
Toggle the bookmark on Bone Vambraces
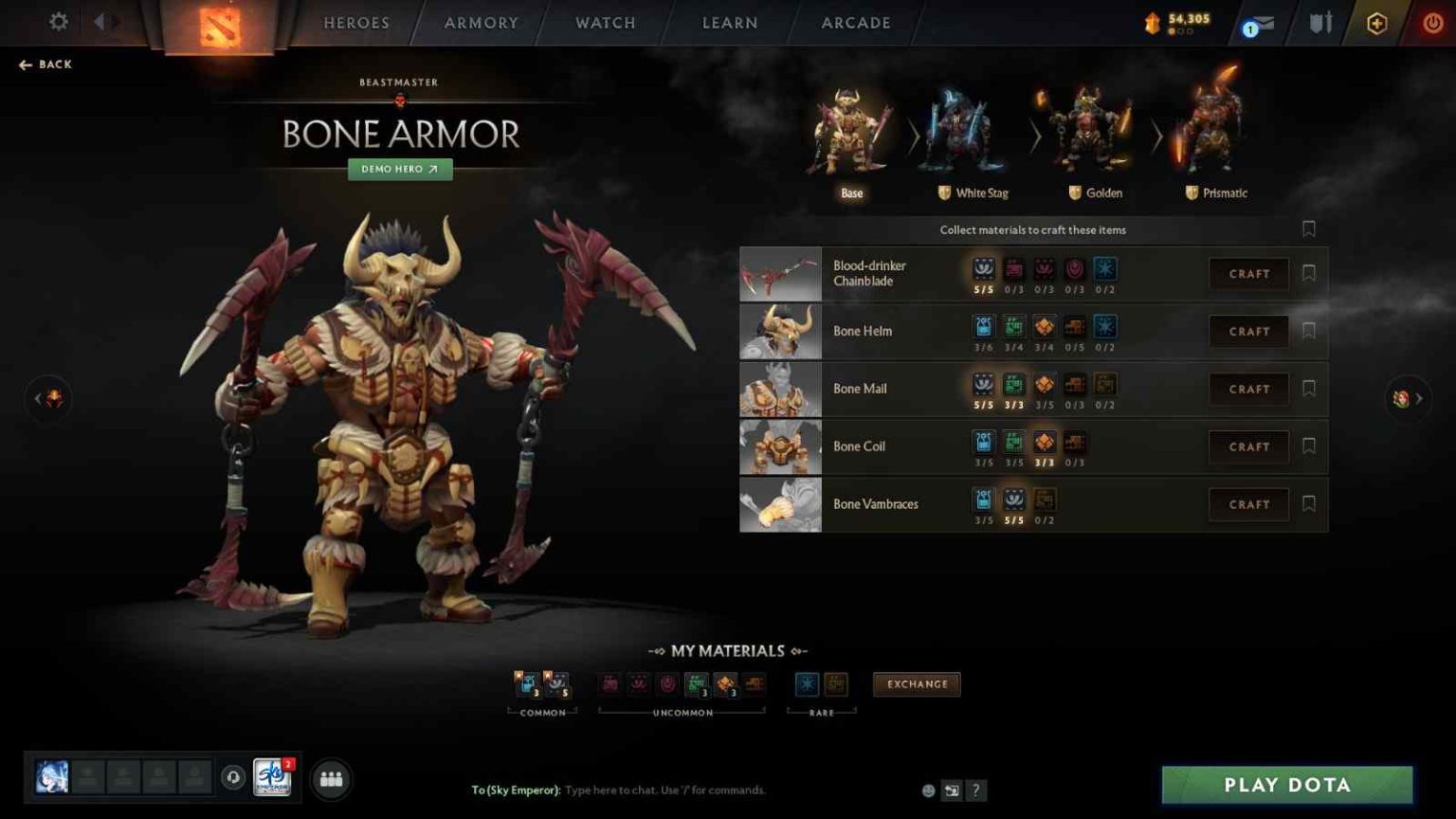pos(1309,504)
